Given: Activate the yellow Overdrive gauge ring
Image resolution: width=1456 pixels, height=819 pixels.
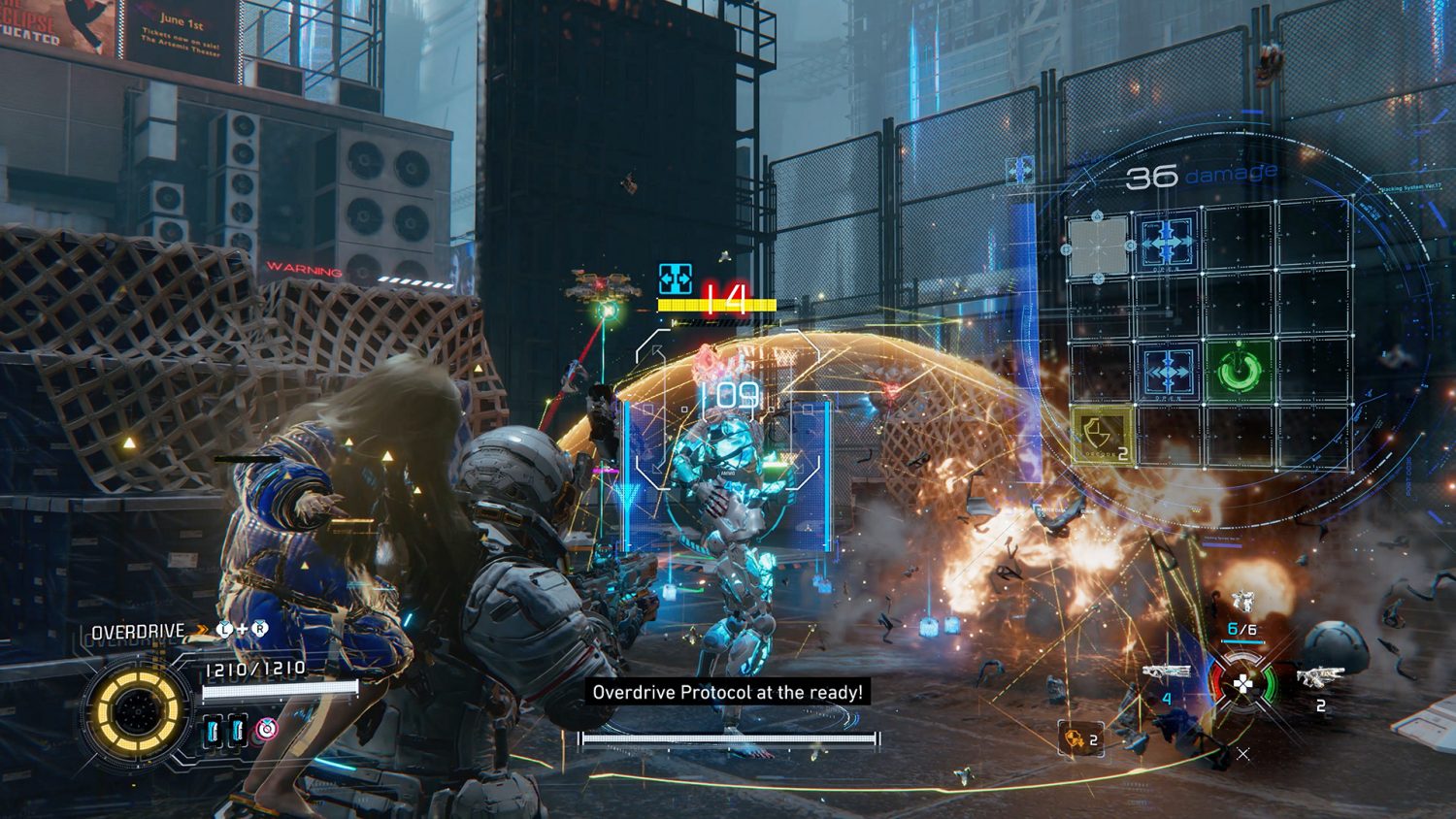Looking at the screenshot, I should click(x=136, y=711).
